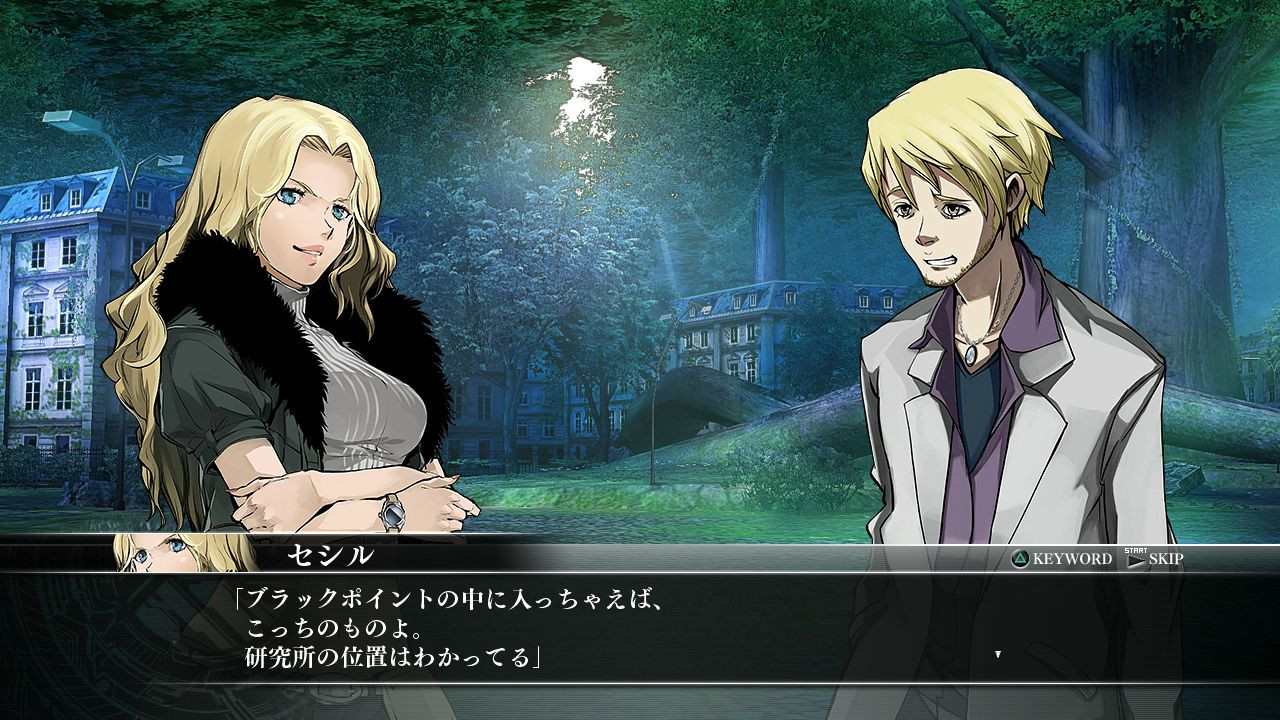Click the play-shaped skip triangle
1280x720 pixels.
point(1136,562)
